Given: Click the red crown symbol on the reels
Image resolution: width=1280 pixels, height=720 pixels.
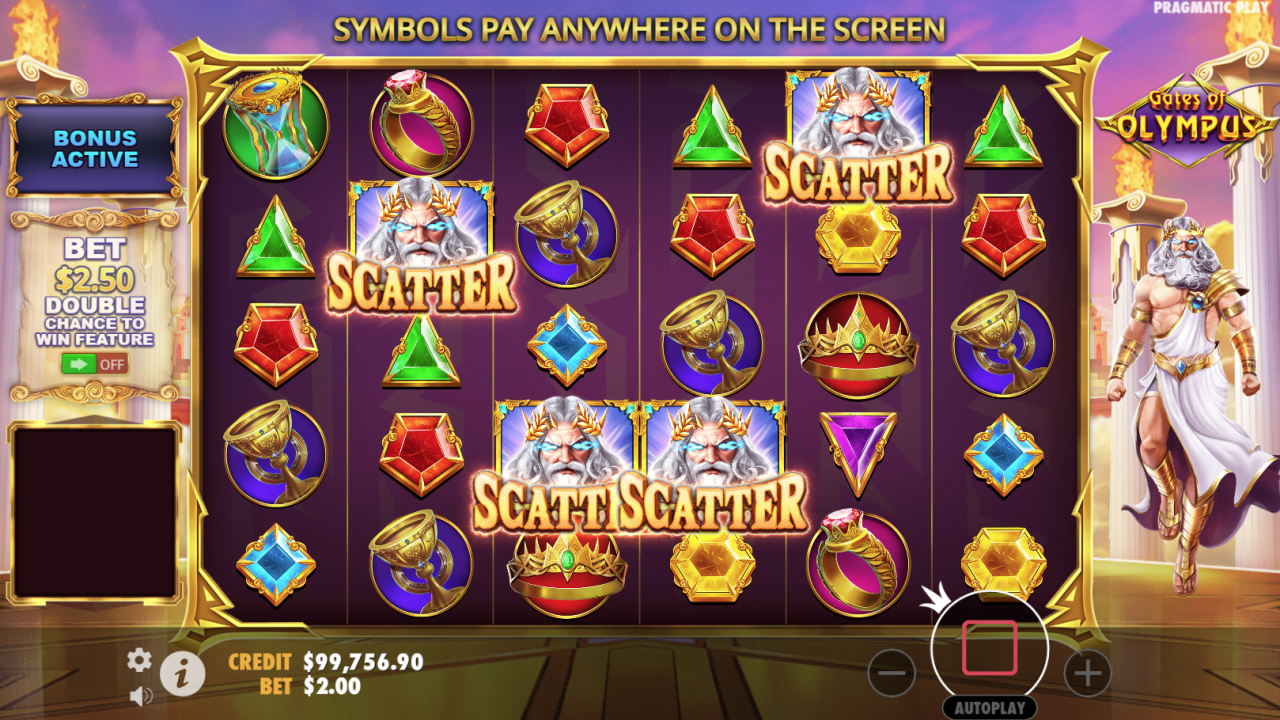Looking at the screenshot, I should click(x=857, y=345).
